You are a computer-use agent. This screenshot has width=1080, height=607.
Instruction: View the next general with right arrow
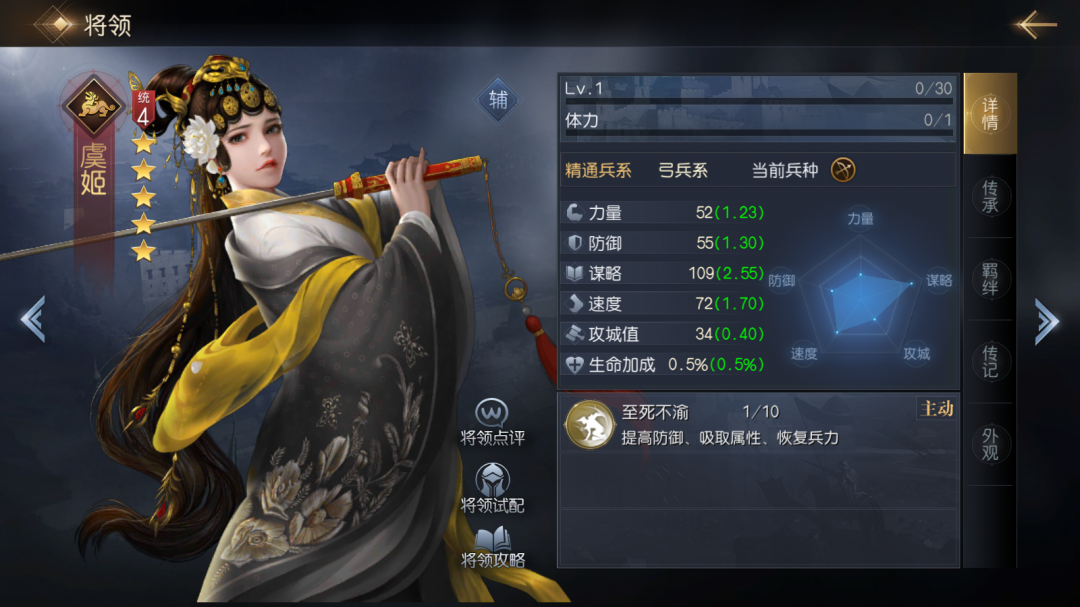click(x=1046, y=321)
